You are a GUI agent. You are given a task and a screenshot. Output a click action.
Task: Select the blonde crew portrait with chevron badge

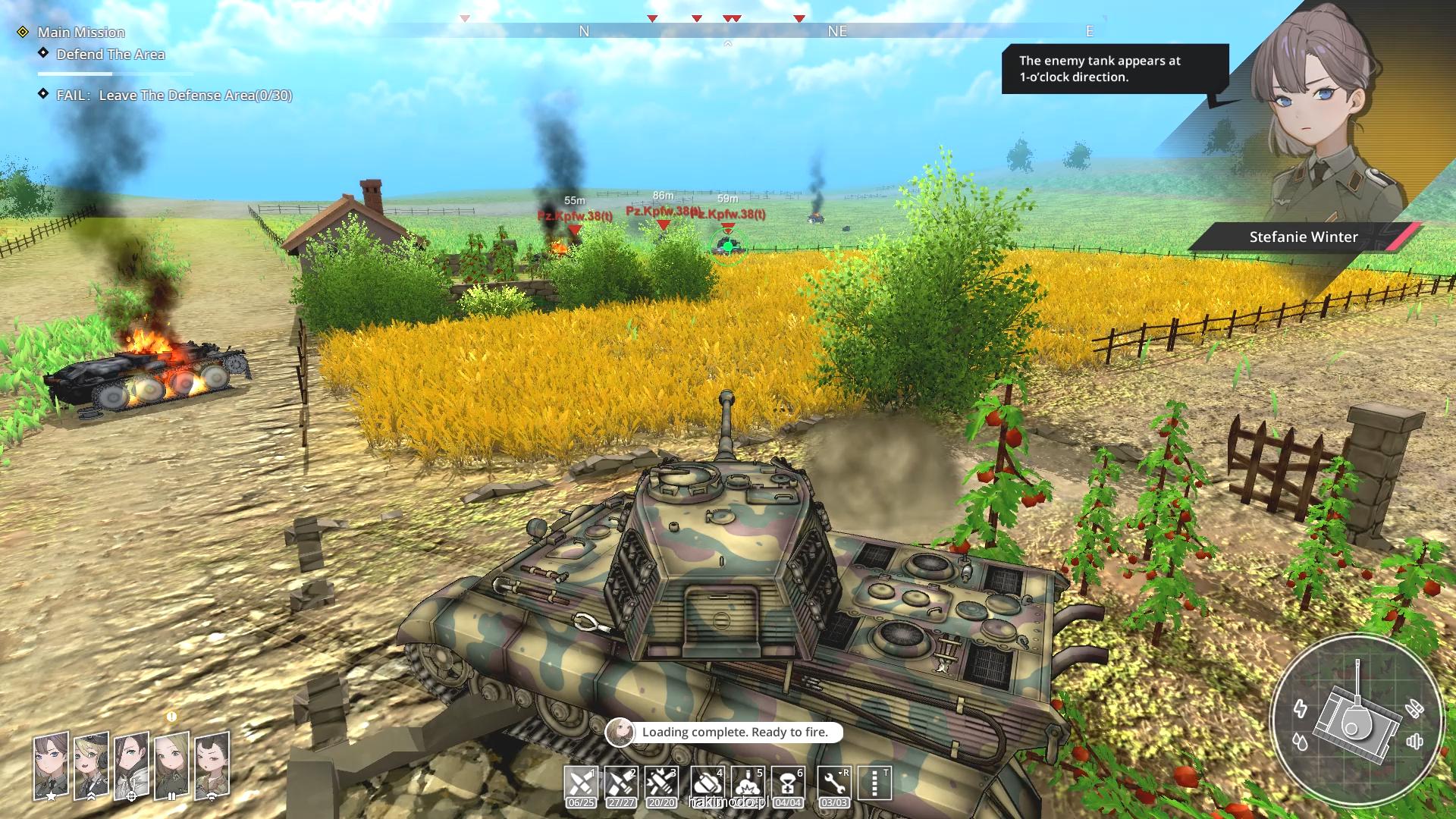click(91, 766)
